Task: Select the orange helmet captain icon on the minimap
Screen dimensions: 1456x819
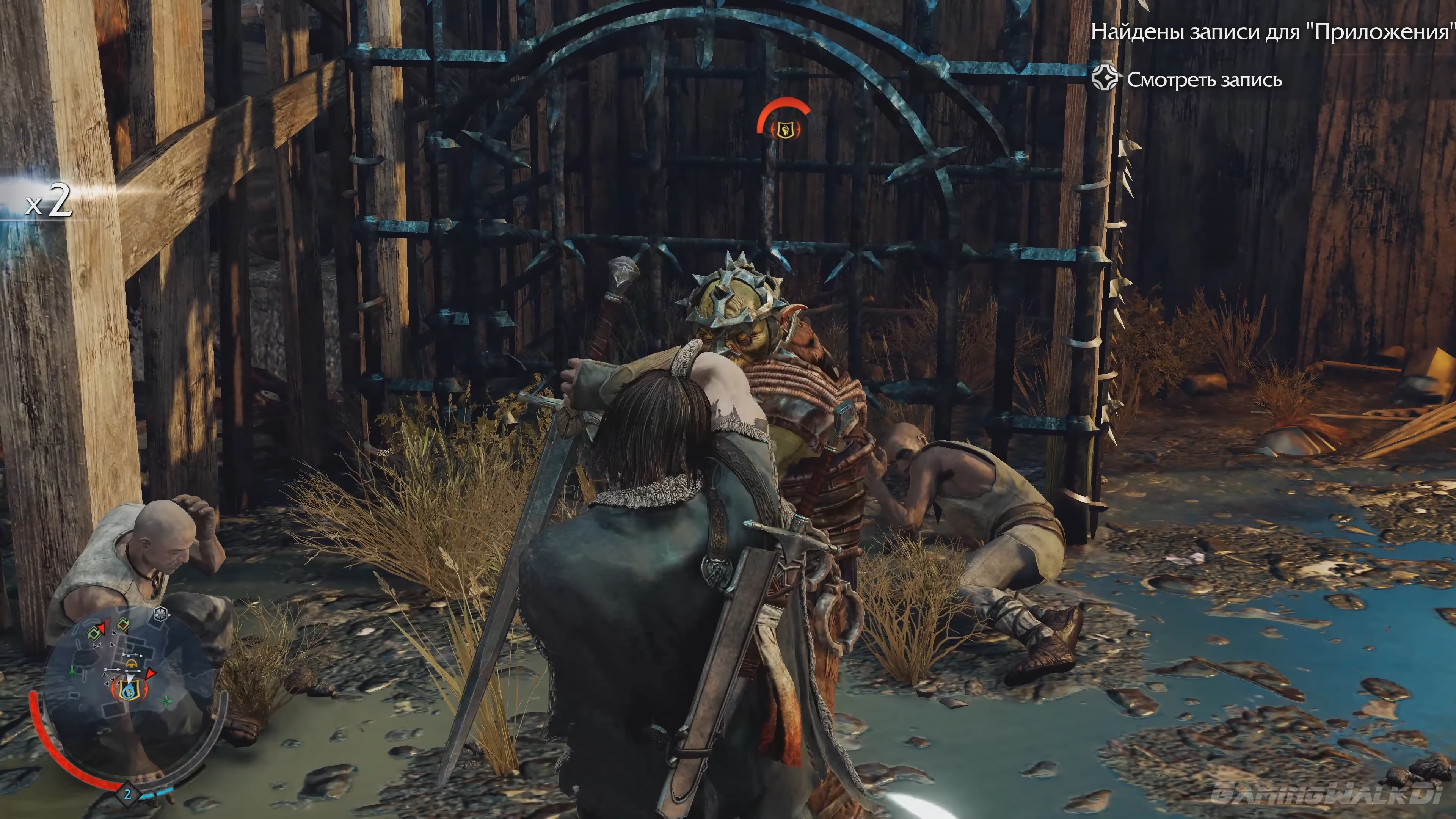Action: point(132,664)
